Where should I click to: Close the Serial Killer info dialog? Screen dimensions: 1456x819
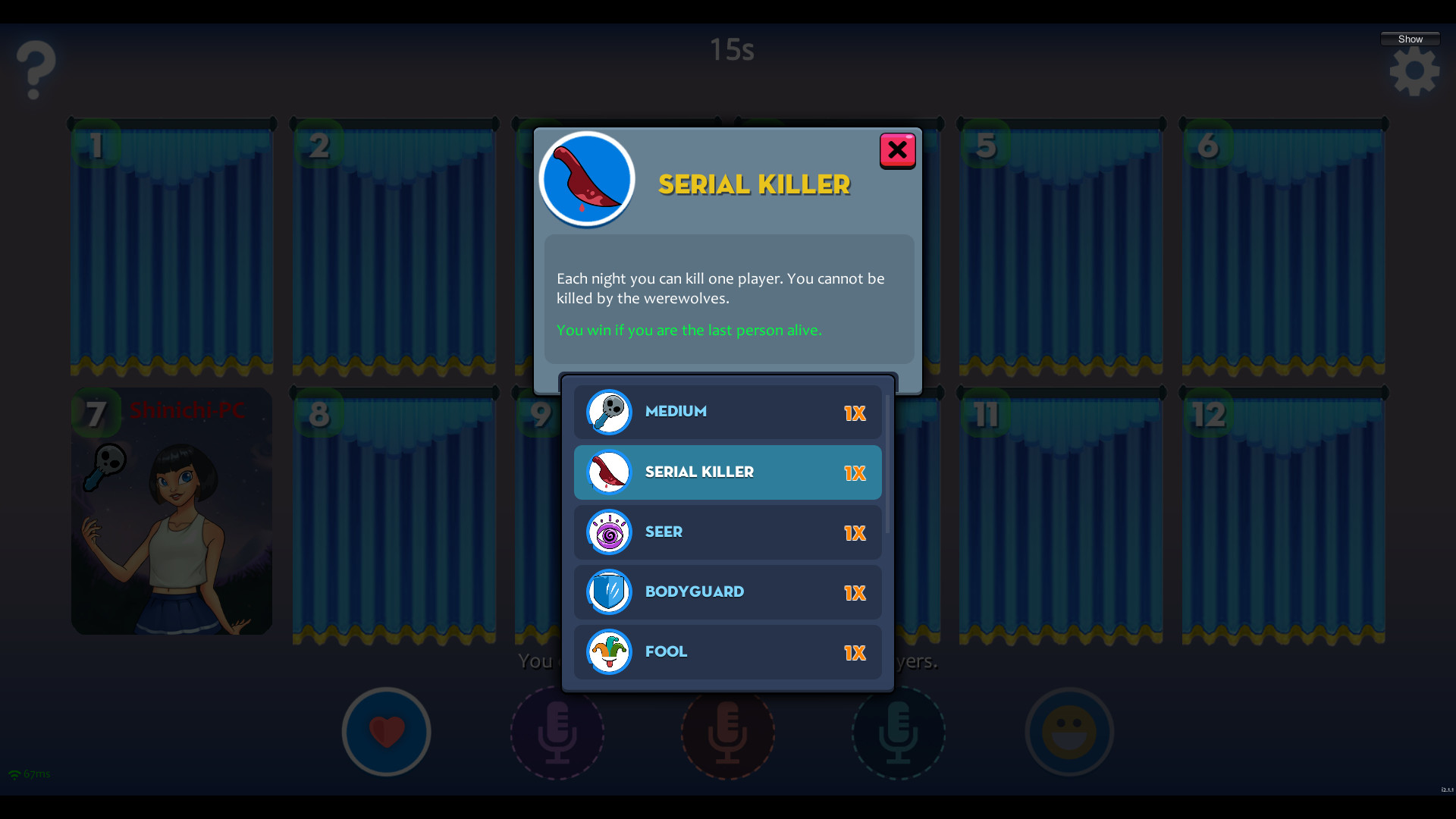click(x=897, y=150)
